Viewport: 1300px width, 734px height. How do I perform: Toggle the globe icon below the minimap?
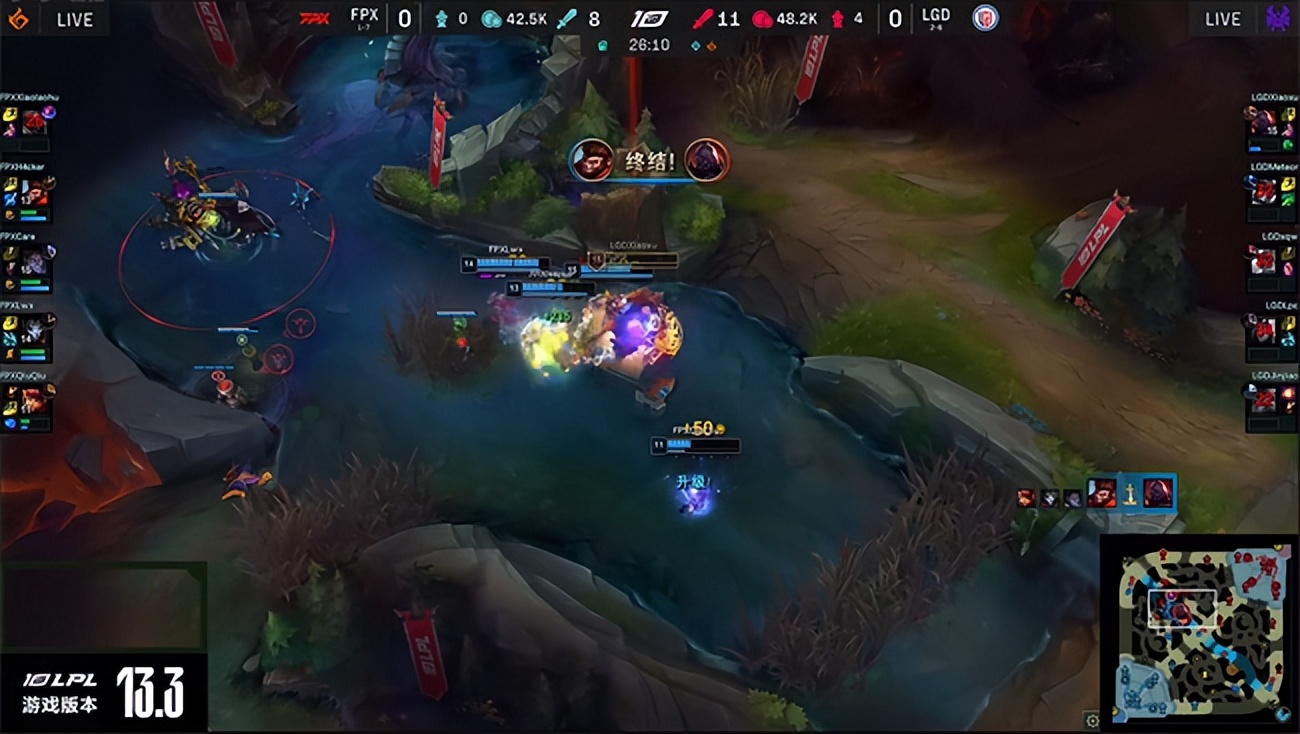[1283, 715]
